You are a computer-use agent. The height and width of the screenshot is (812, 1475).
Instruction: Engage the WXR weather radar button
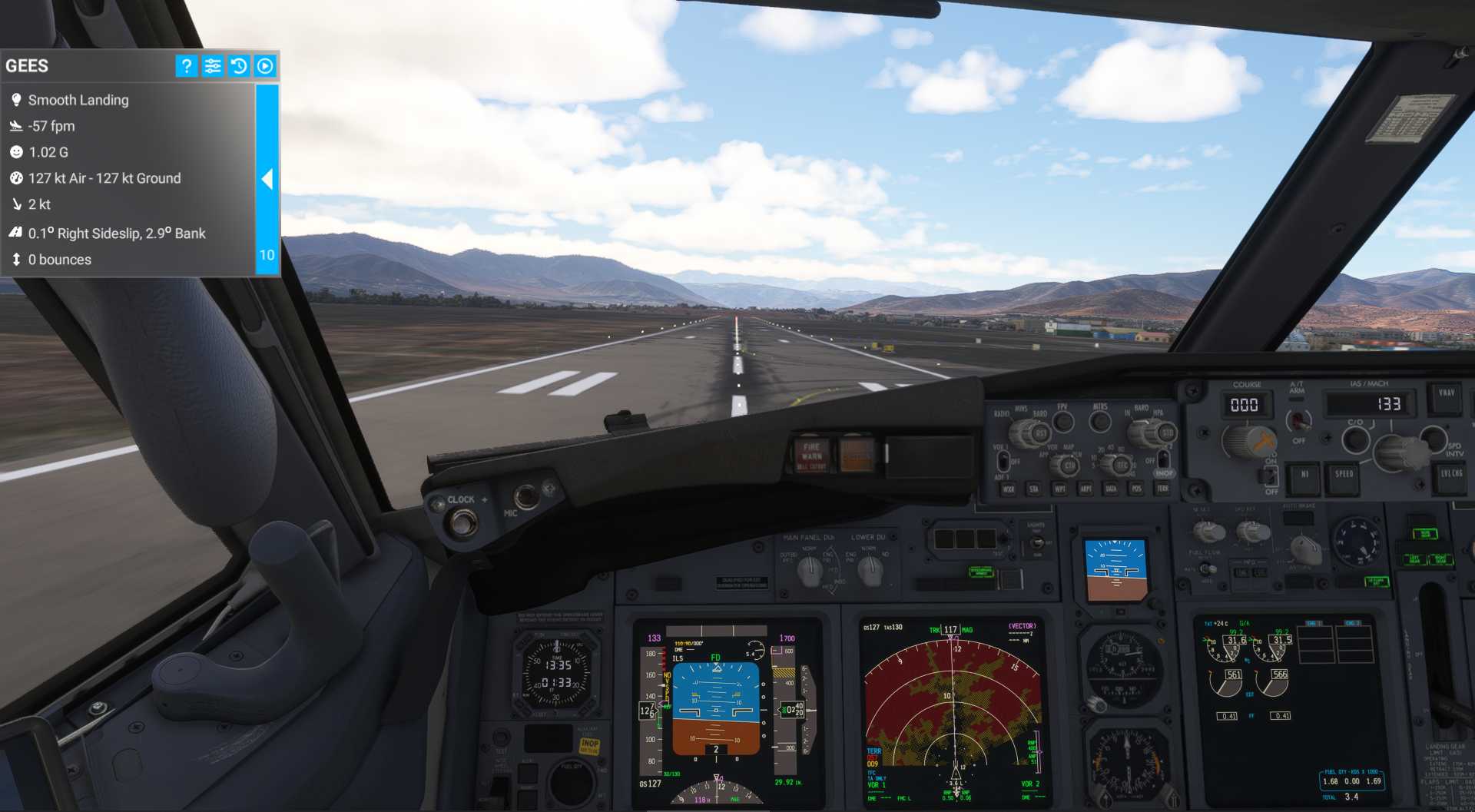pos(1009,489)
